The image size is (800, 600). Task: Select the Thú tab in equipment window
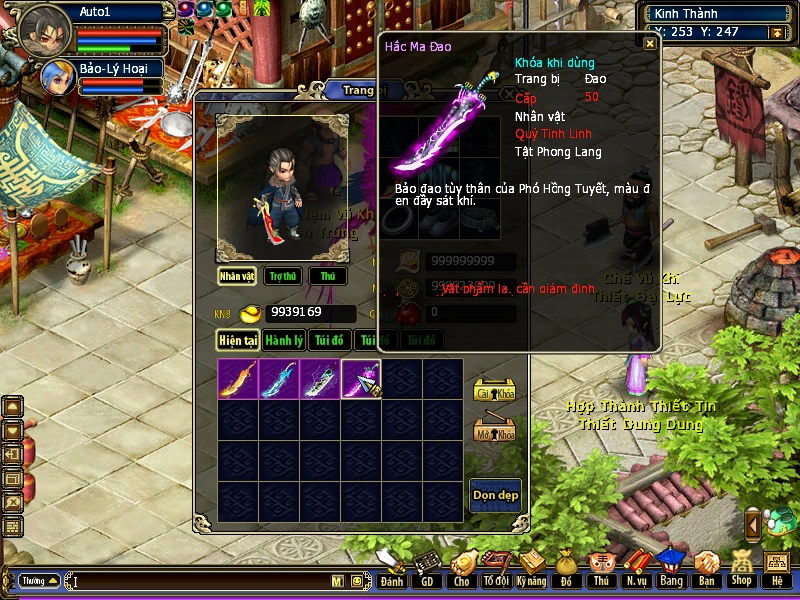(x=327, y=276)
